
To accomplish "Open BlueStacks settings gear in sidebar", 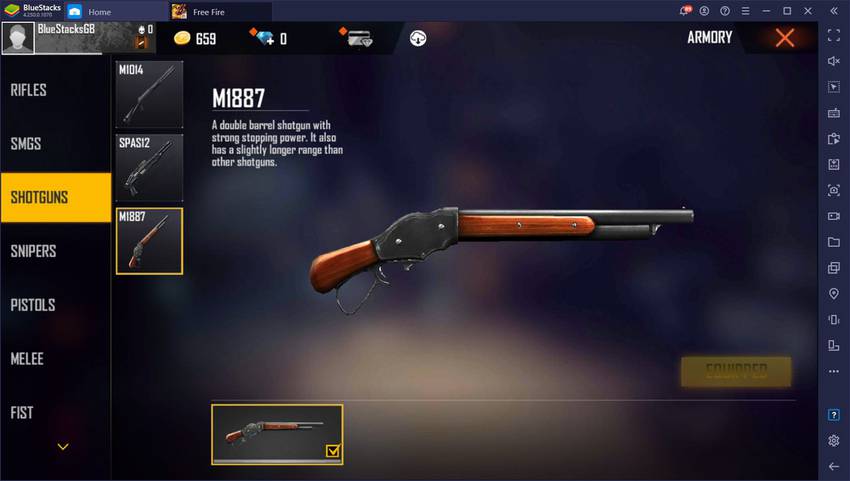I will 834,440.
